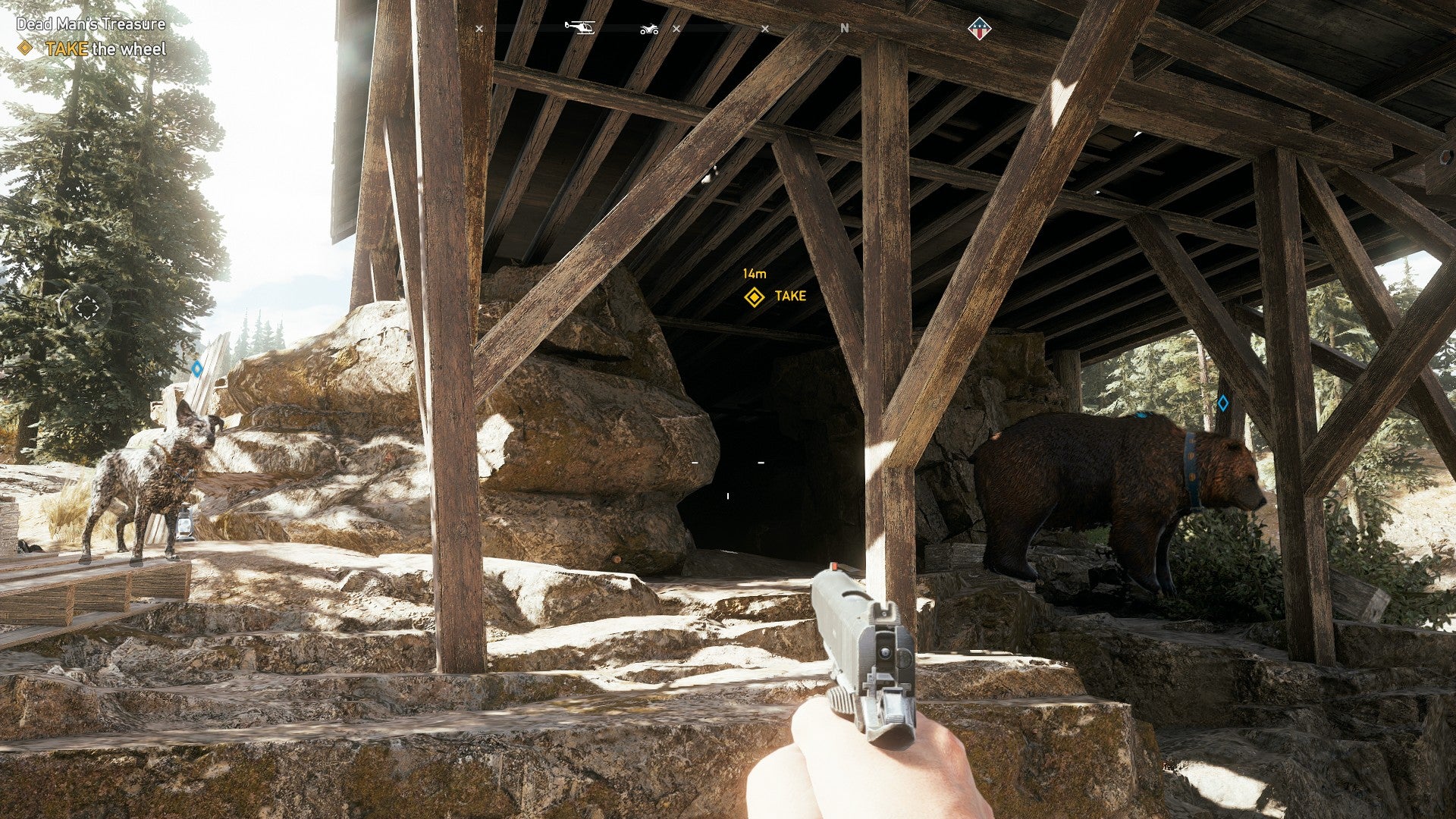The image size is (1456, 819).
Task: Toggle the X marker beside the ATV icon
Action: [676, 28]
